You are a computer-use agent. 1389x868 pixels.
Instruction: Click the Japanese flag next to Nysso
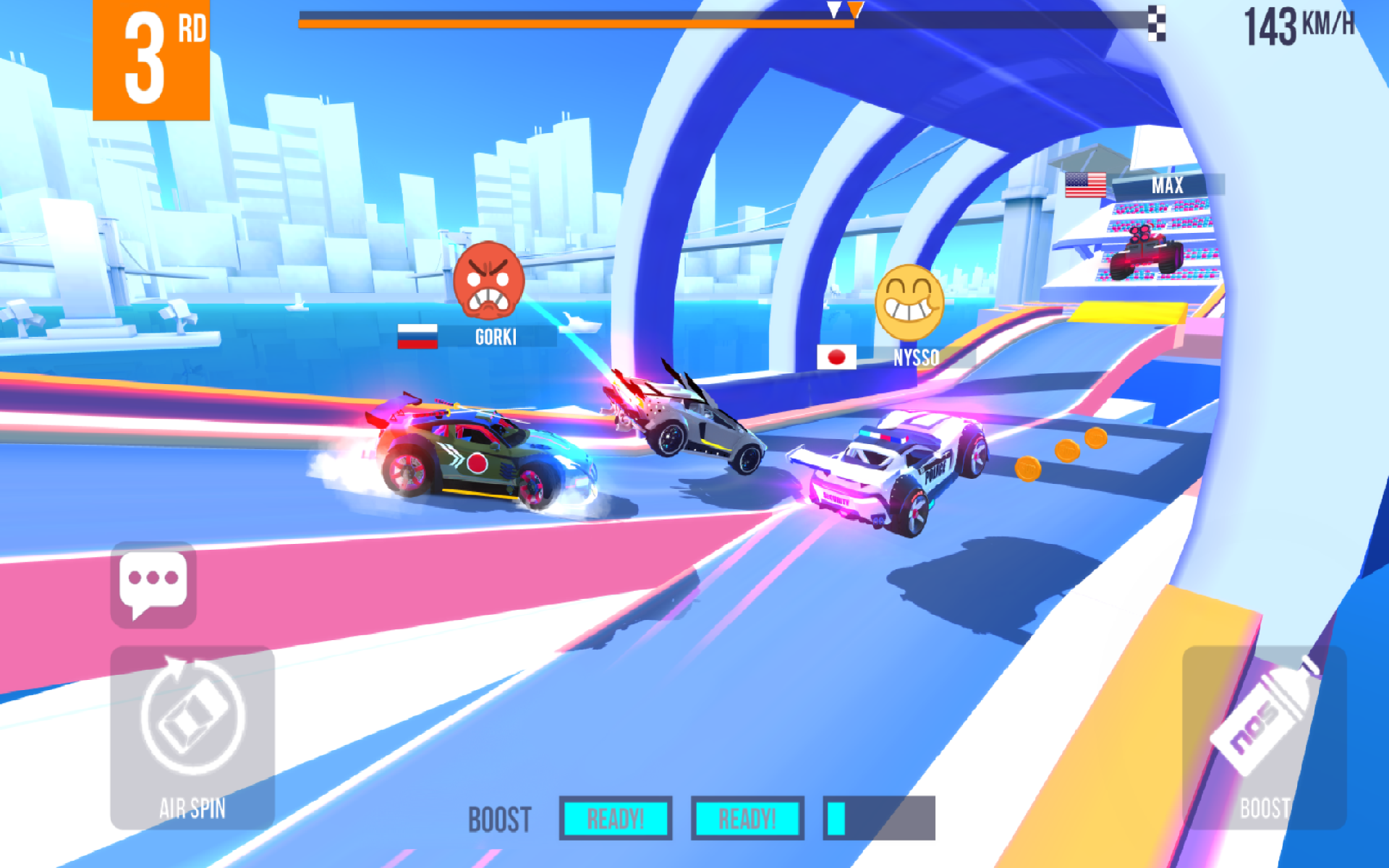click(x=838, y=357)
